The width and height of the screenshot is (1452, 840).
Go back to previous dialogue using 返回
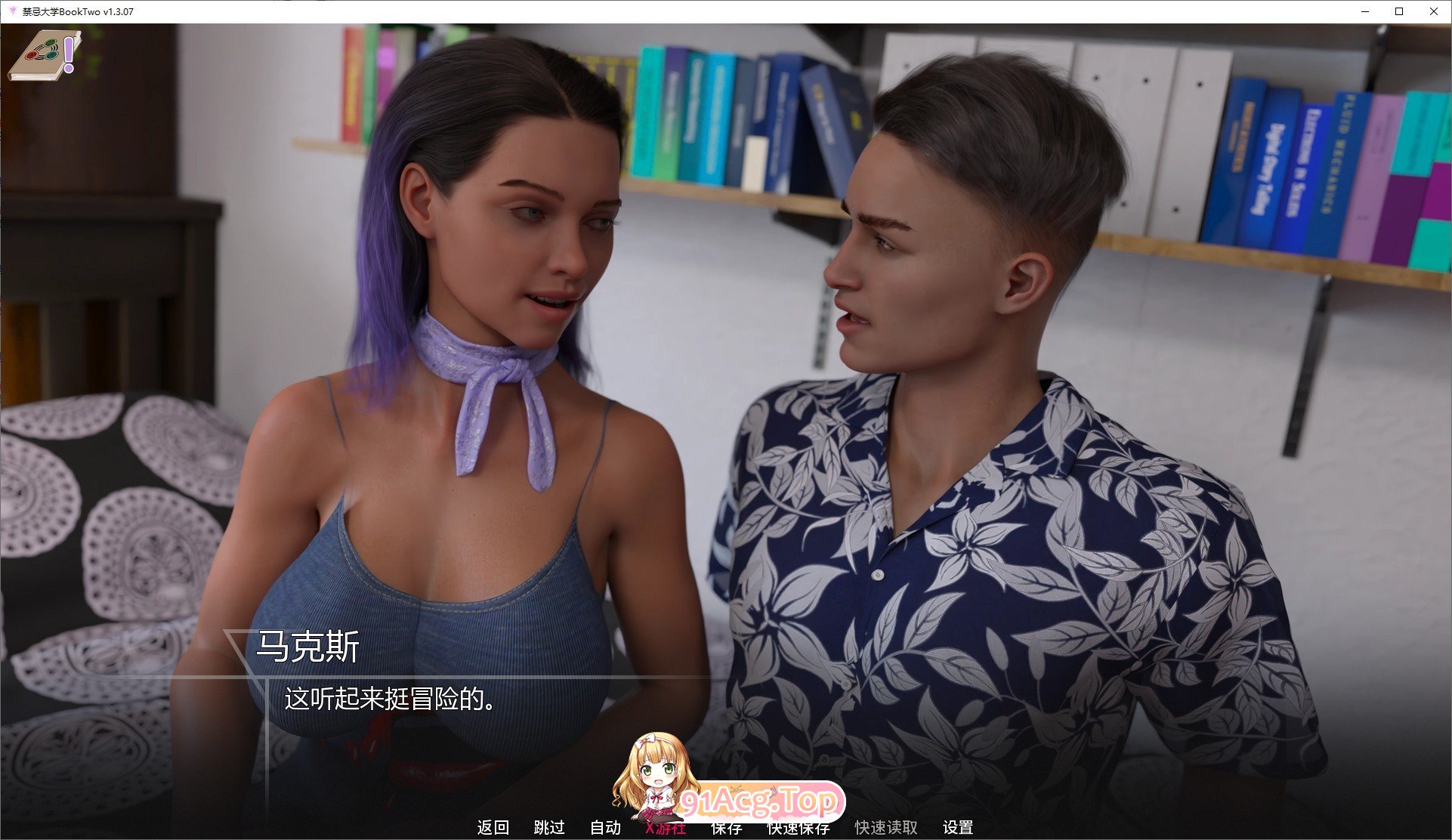click(493, 828)
